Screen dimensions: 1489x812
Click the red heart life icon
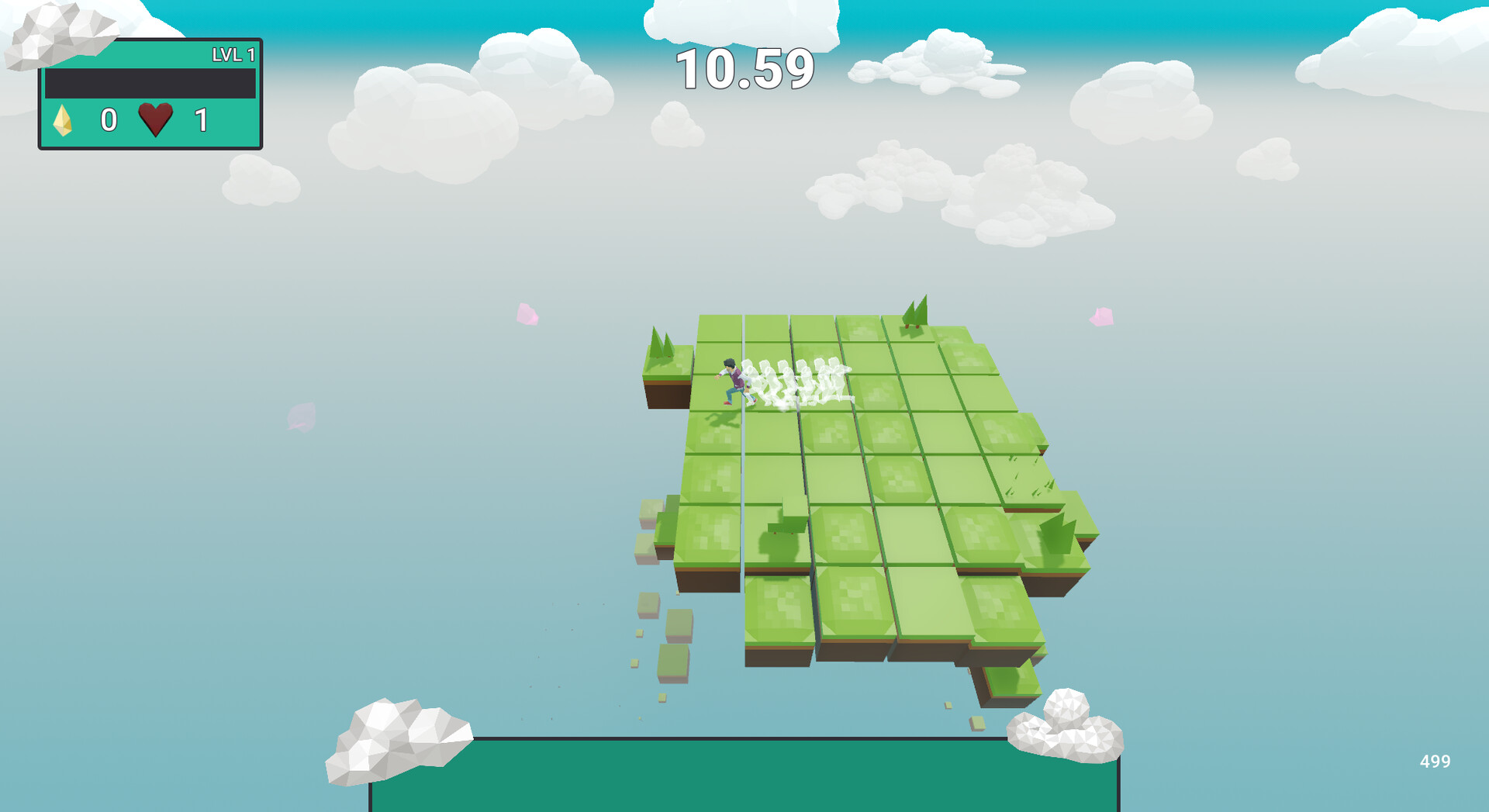154,121
